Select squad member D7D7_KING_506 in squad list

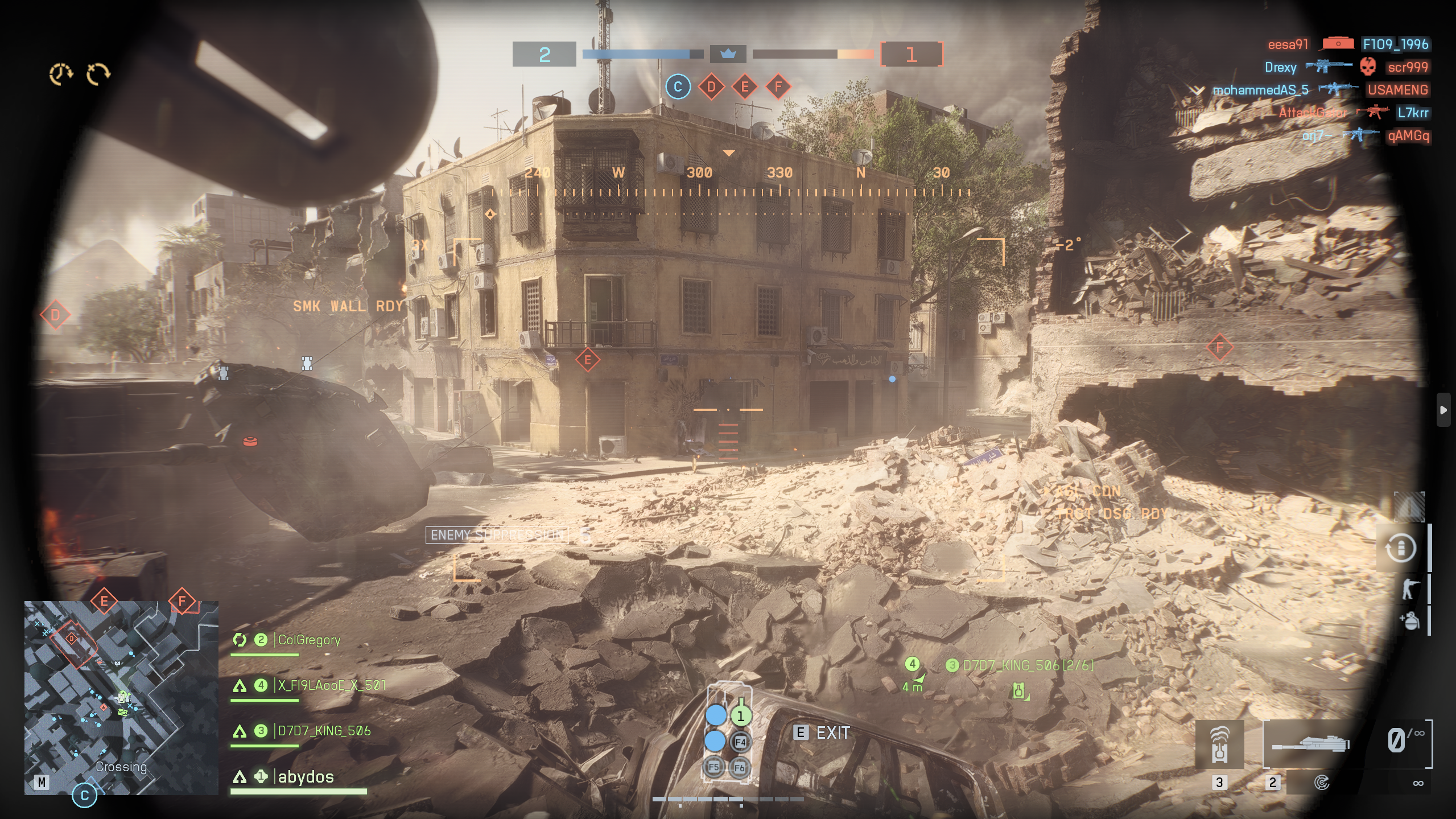324,731
